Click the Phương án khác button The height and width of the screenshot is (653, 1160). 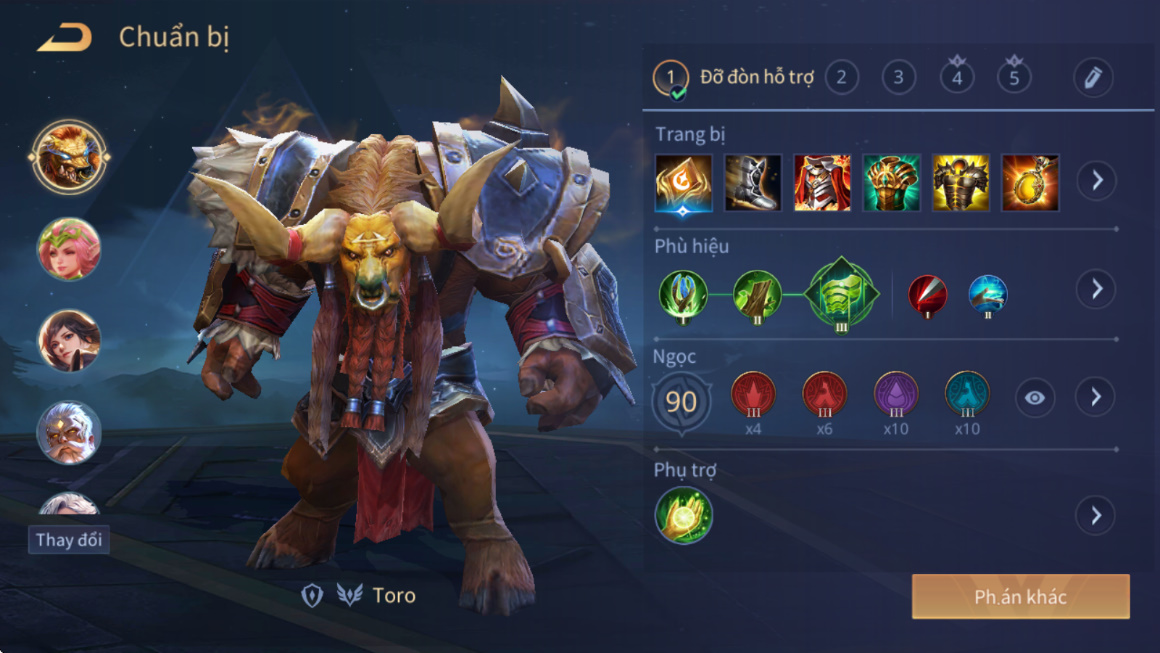1020,597
